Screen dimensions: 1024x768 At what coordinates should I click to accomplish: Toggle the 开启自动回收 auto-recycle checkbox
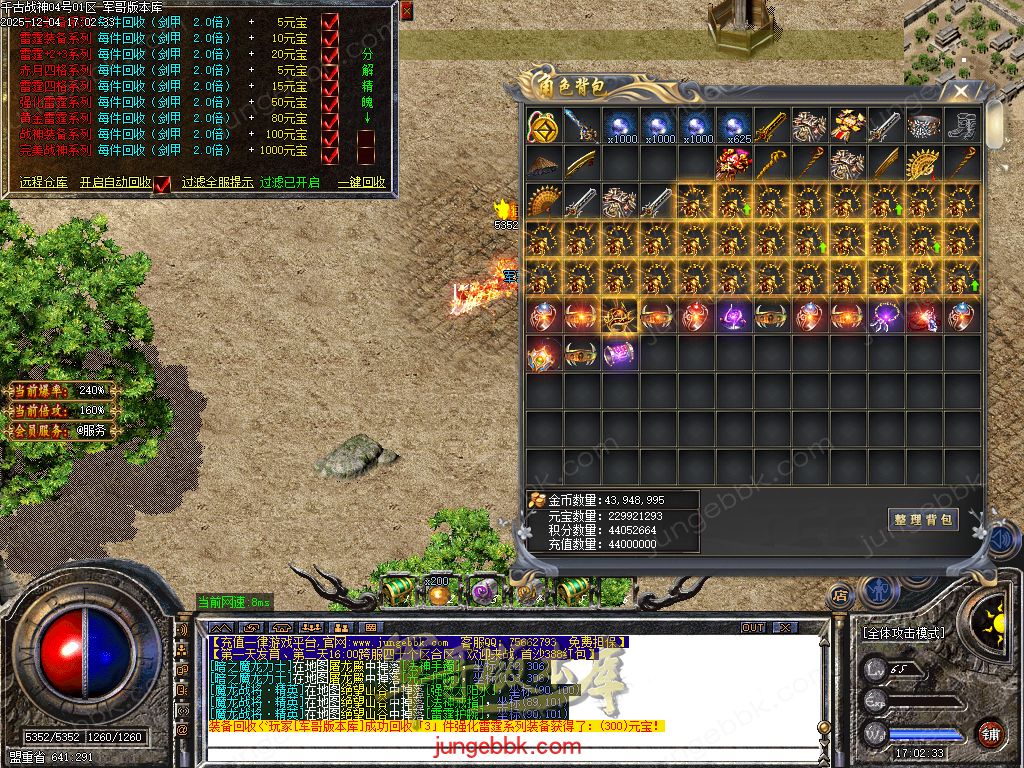[162, 184]
